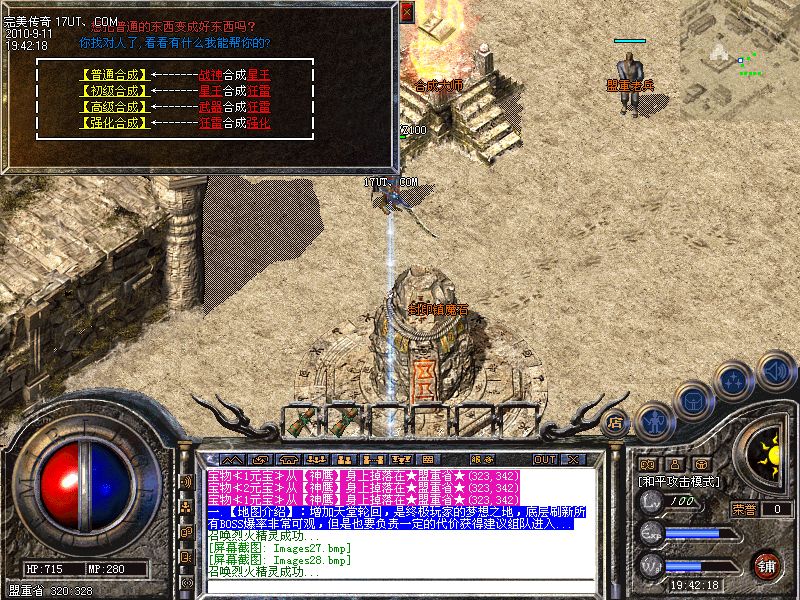
Task: Open the 店 shop button
Action: point(616,421)
